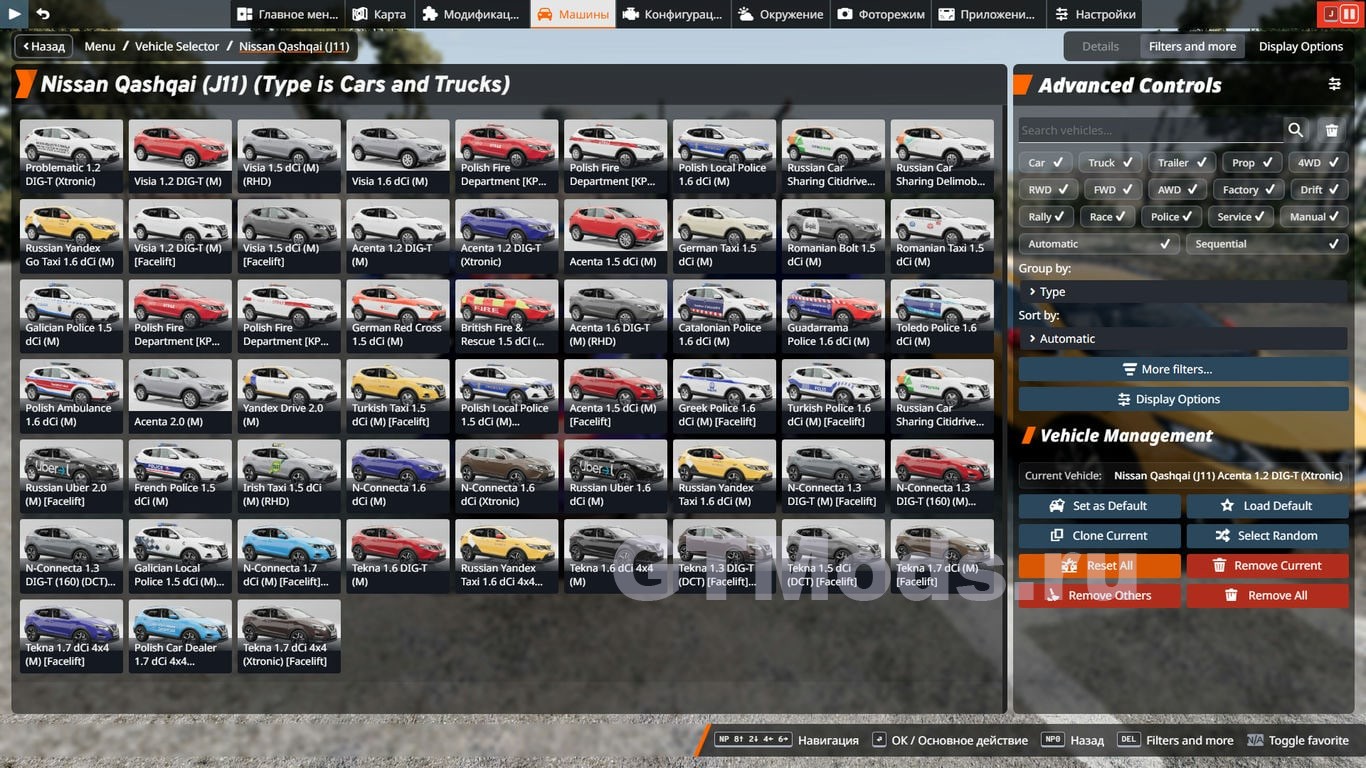Choose Select Random vehicle

[x=1267, y=536]
